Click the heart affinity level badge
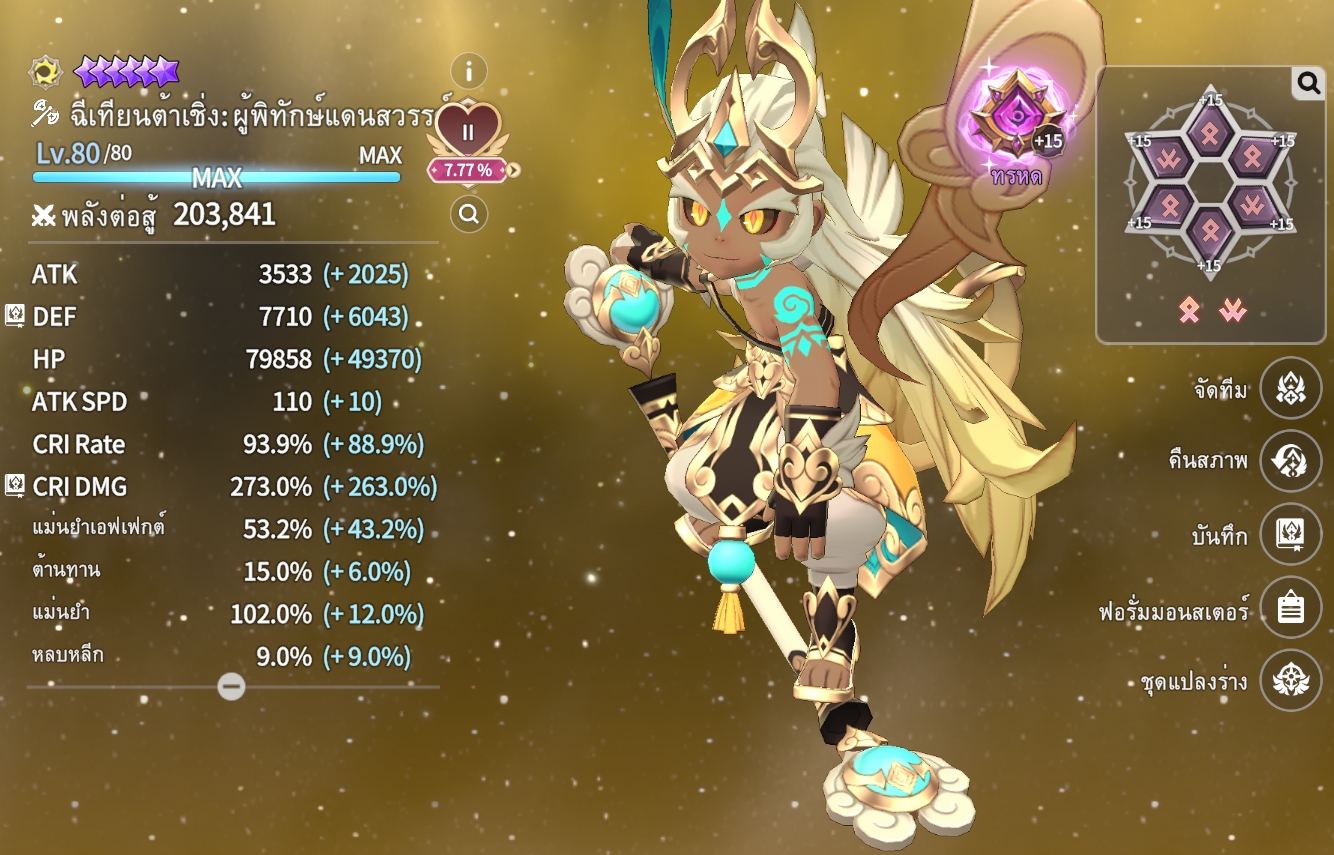Viewport: 1334px width, 855px height. click(x=468, y=131)
